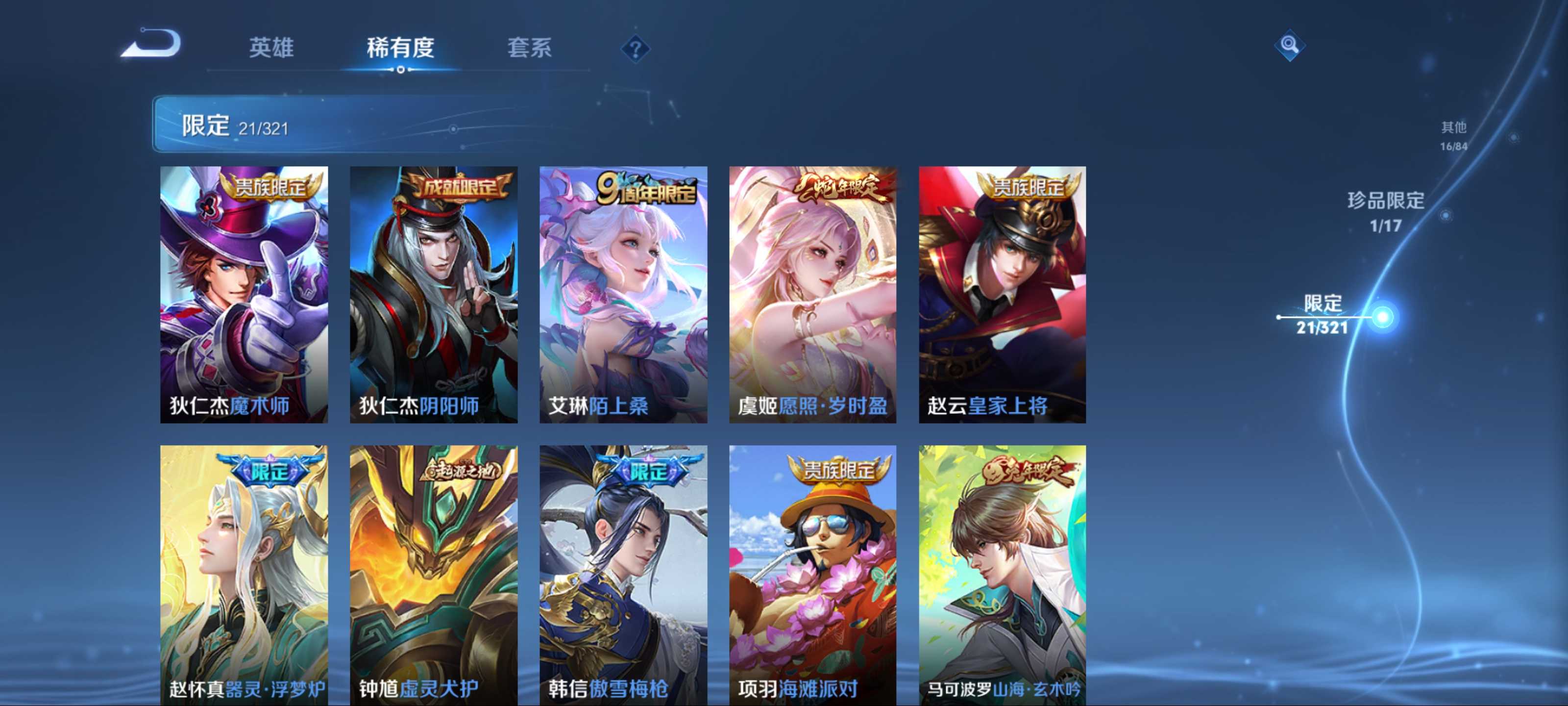
Task: Open the 狄仁杰 阴阳师 skin card
Action: coord(433,294)
